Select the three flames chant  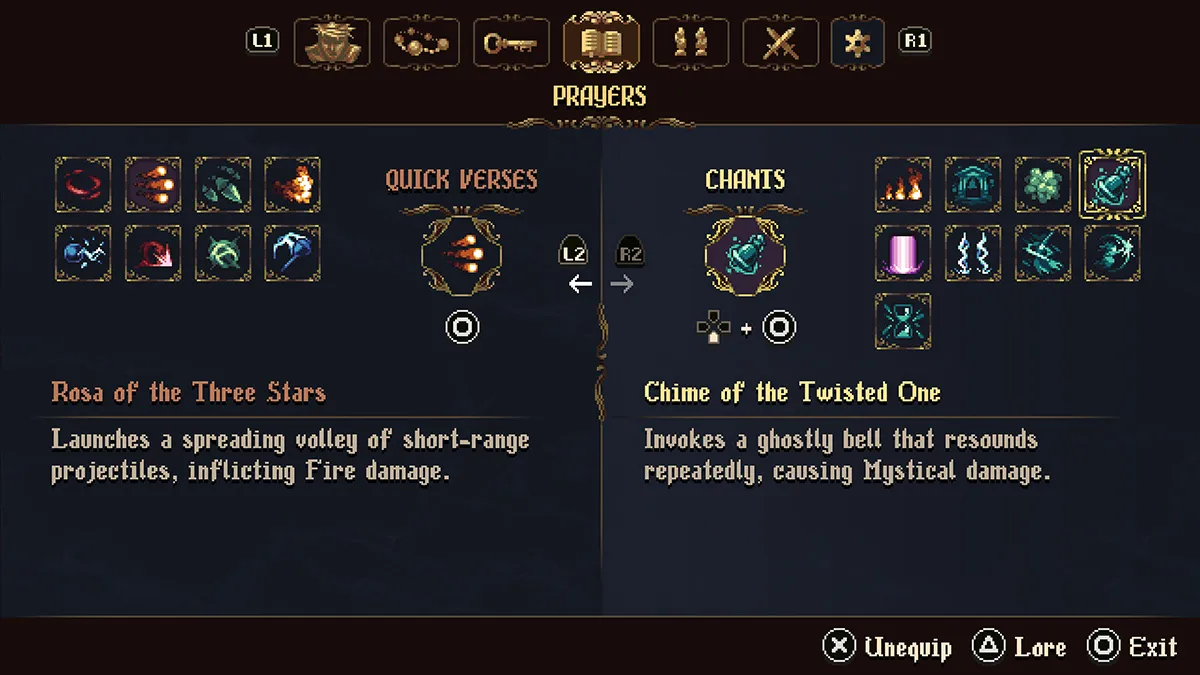click(903, 185)
